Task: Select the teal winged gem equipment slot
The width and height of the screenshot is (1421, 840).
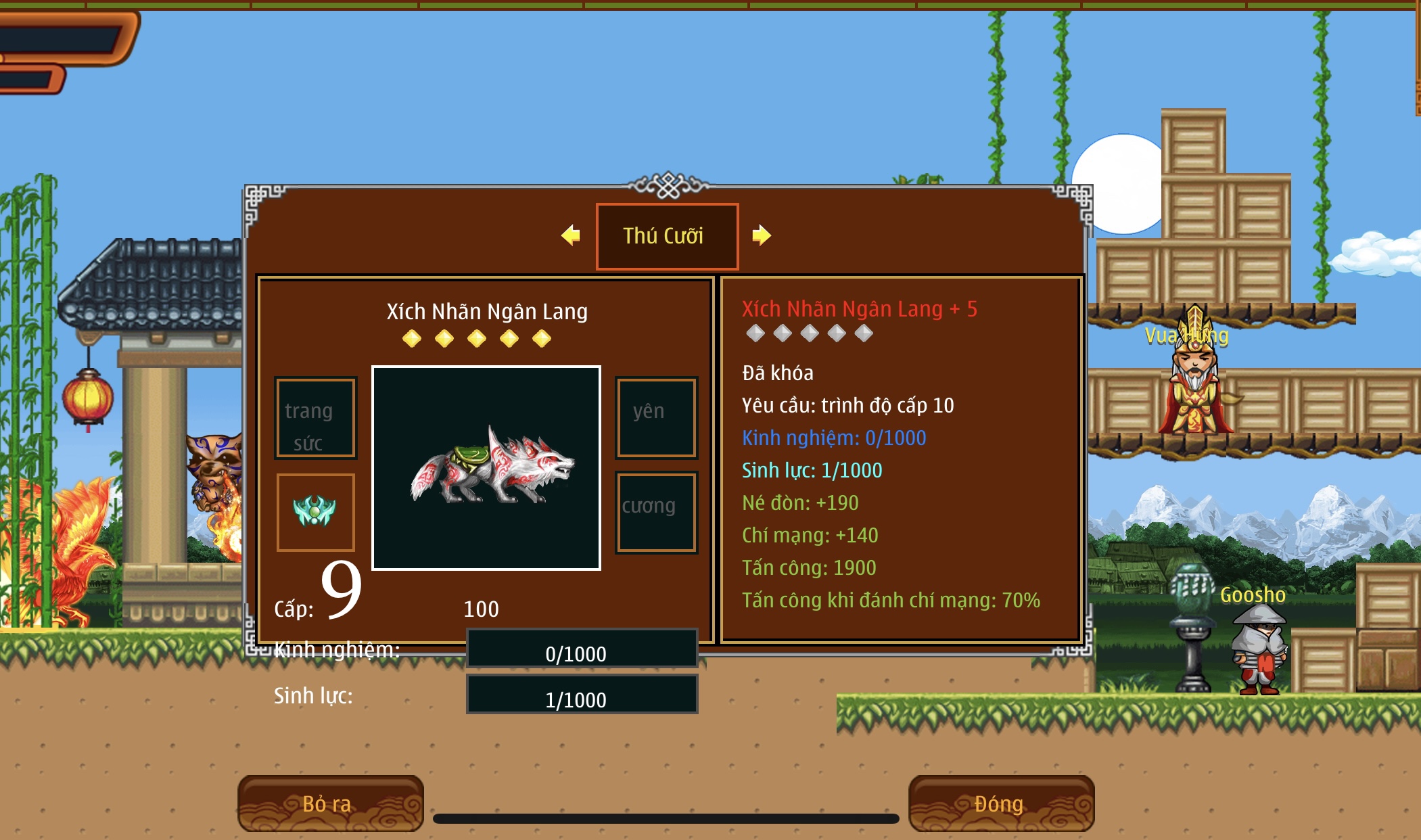Action: point(315,512)
